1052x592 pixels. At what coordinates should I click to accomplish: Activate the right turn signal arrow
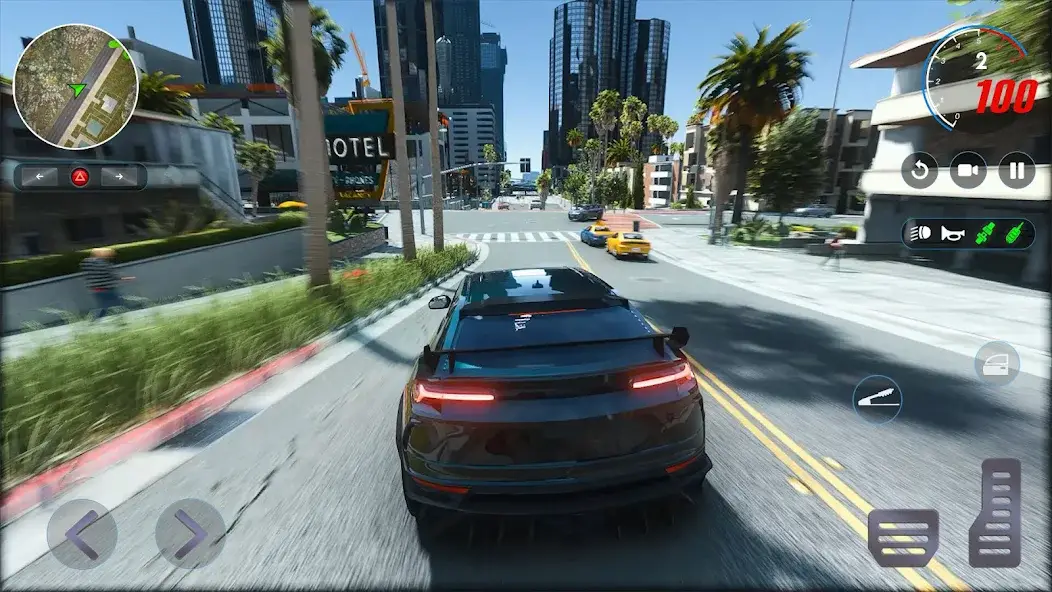[x=119, y=177]
